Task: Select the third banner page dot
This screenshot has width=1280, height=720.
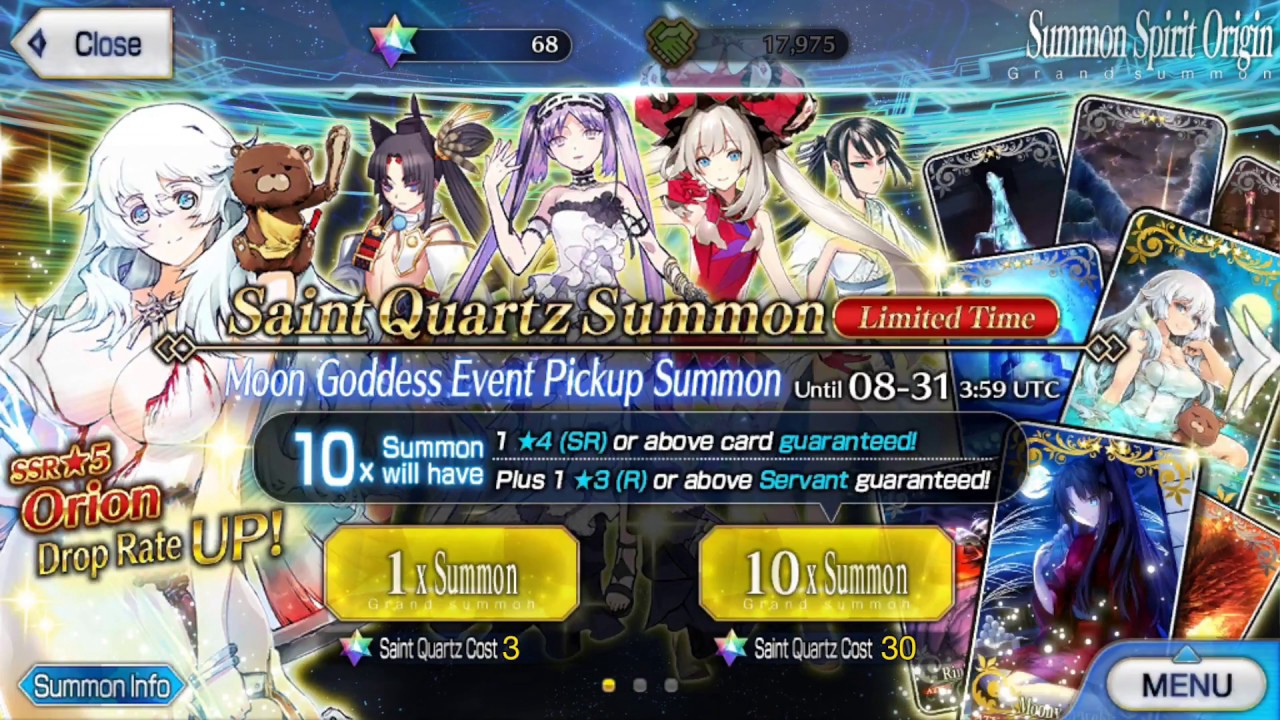Action: (x=671, y=685)
